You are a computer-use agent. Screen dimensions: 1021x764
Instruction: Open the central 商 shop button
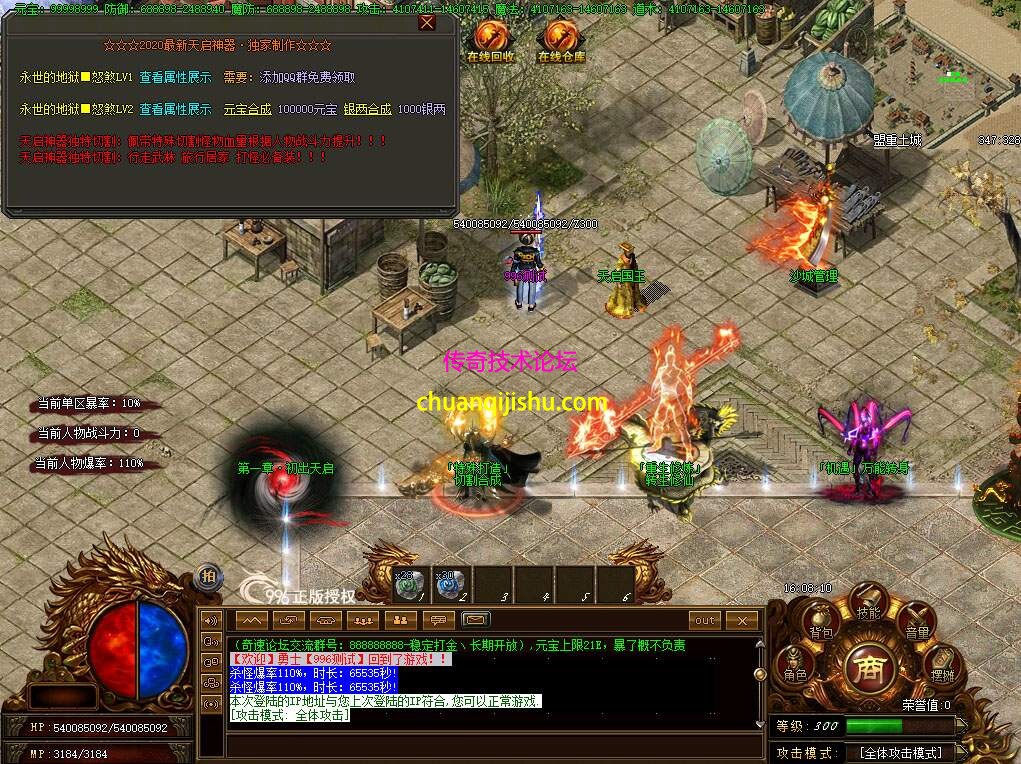coord(868,668)
